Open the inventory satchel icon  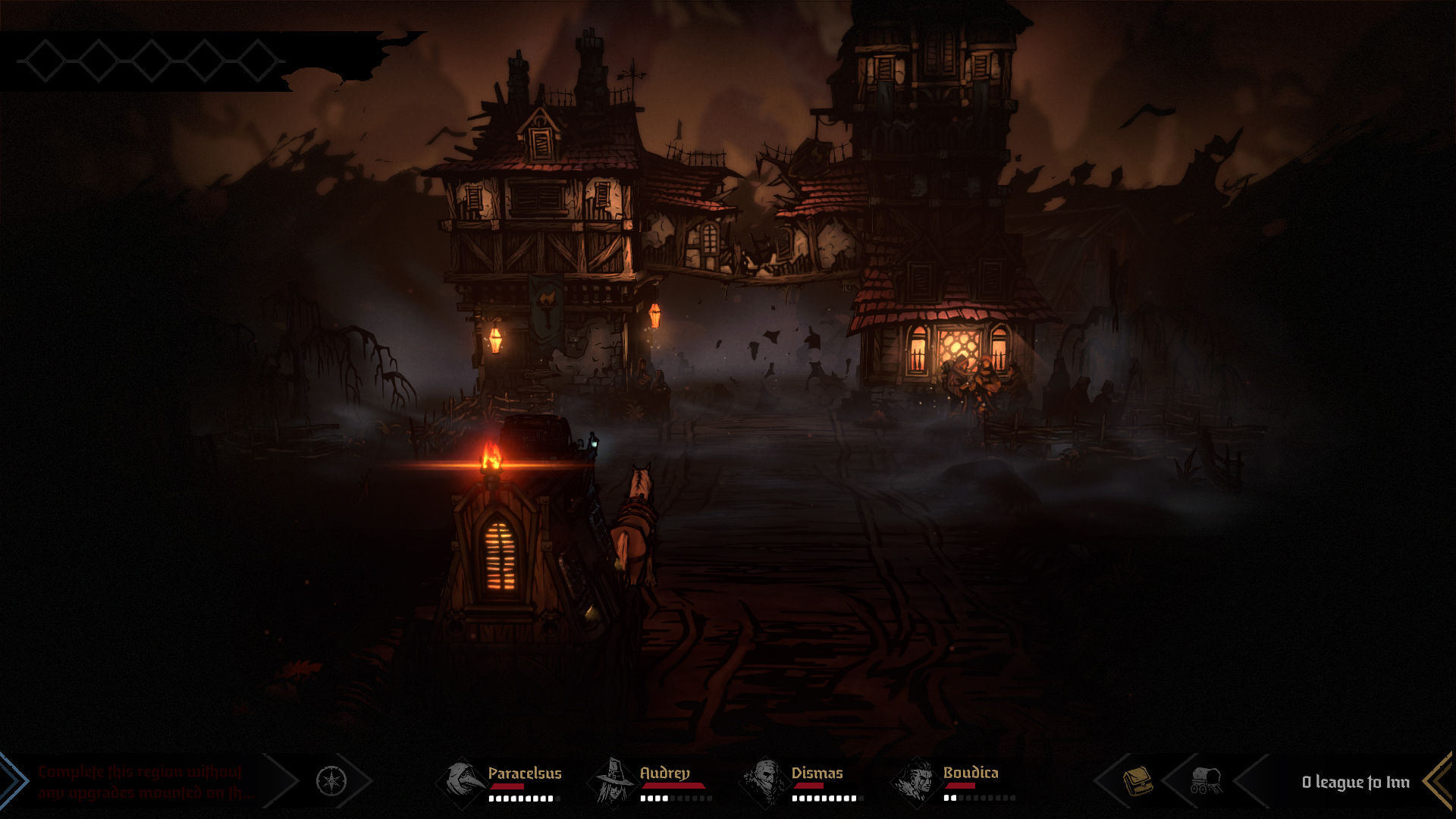pos(1137,780)
